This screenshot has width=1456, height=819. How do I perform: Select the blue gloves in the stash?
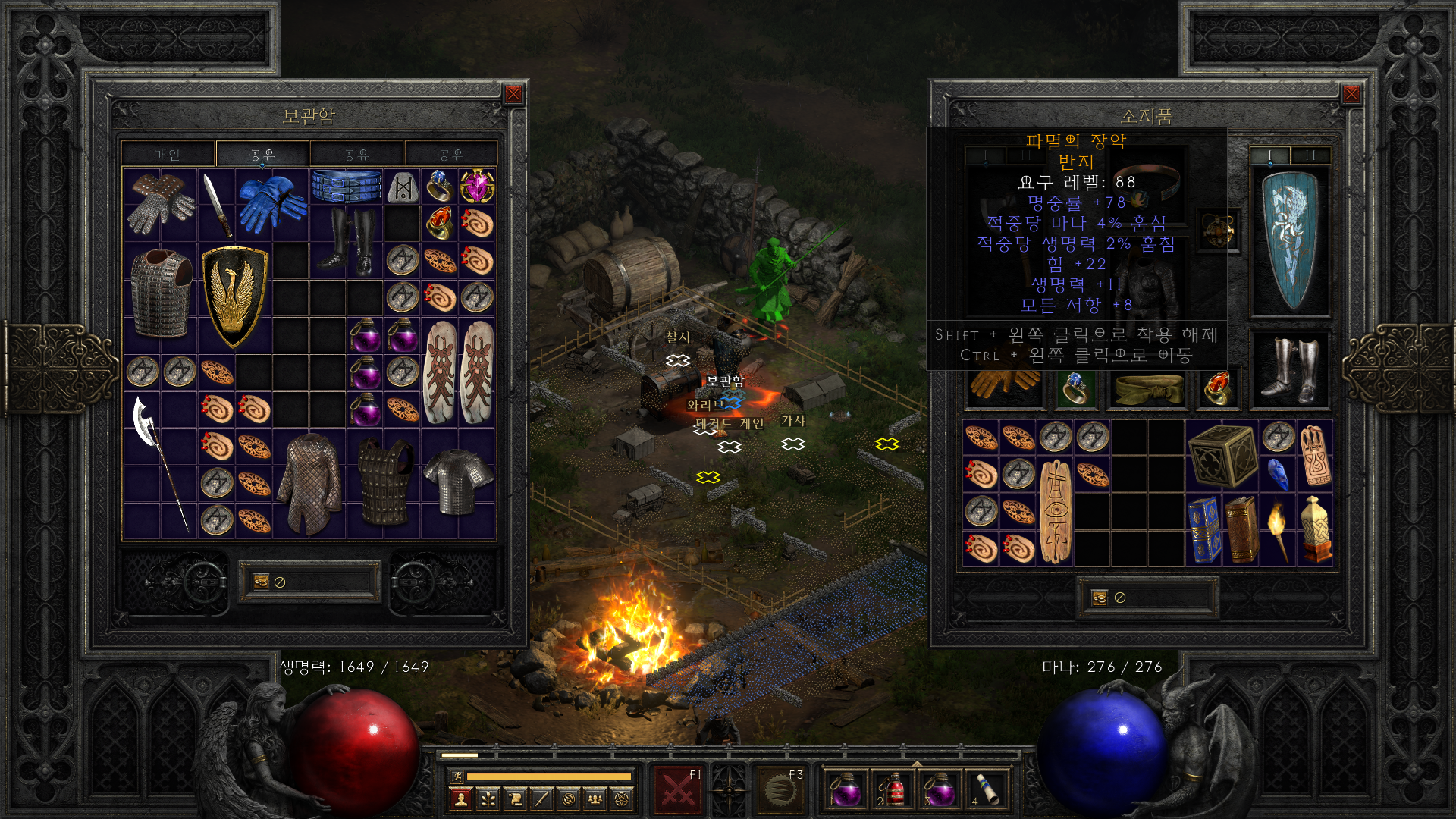[x=271, y=204]
